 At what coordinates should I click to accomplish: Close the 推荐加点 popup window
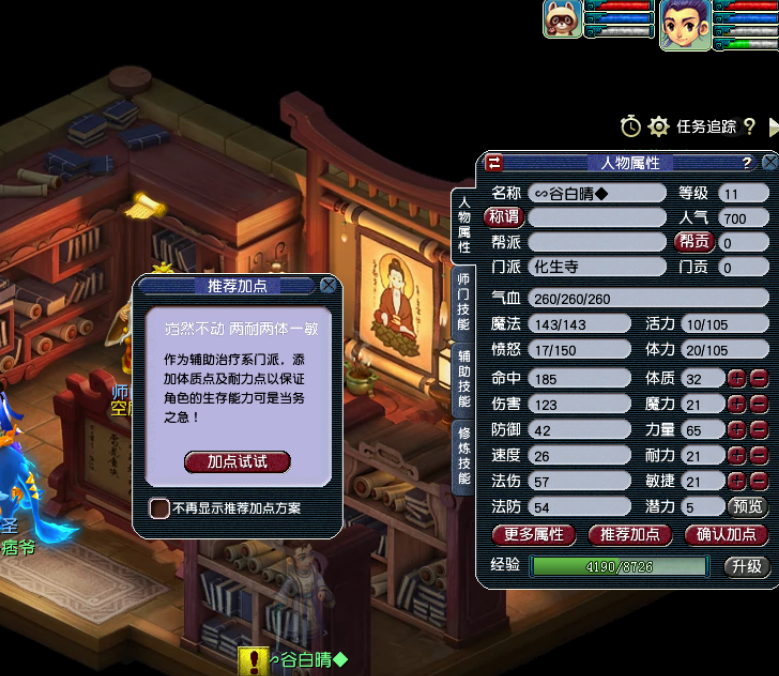pyautogui.click(x=328, y=285)
